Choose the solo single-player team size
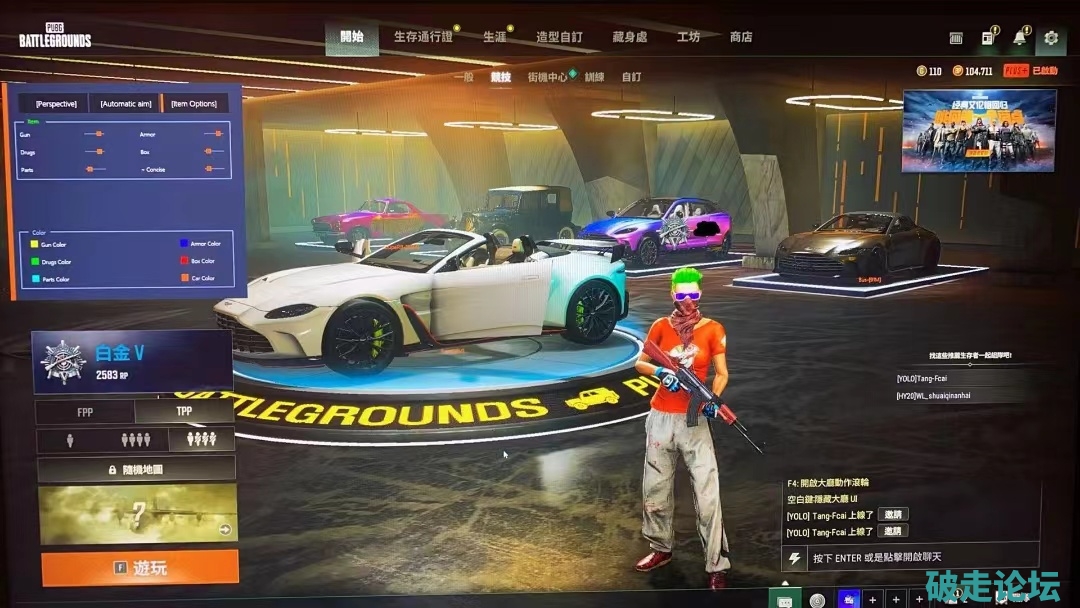The height and width of the screenshot is (608, 1080). pos(69,439)
